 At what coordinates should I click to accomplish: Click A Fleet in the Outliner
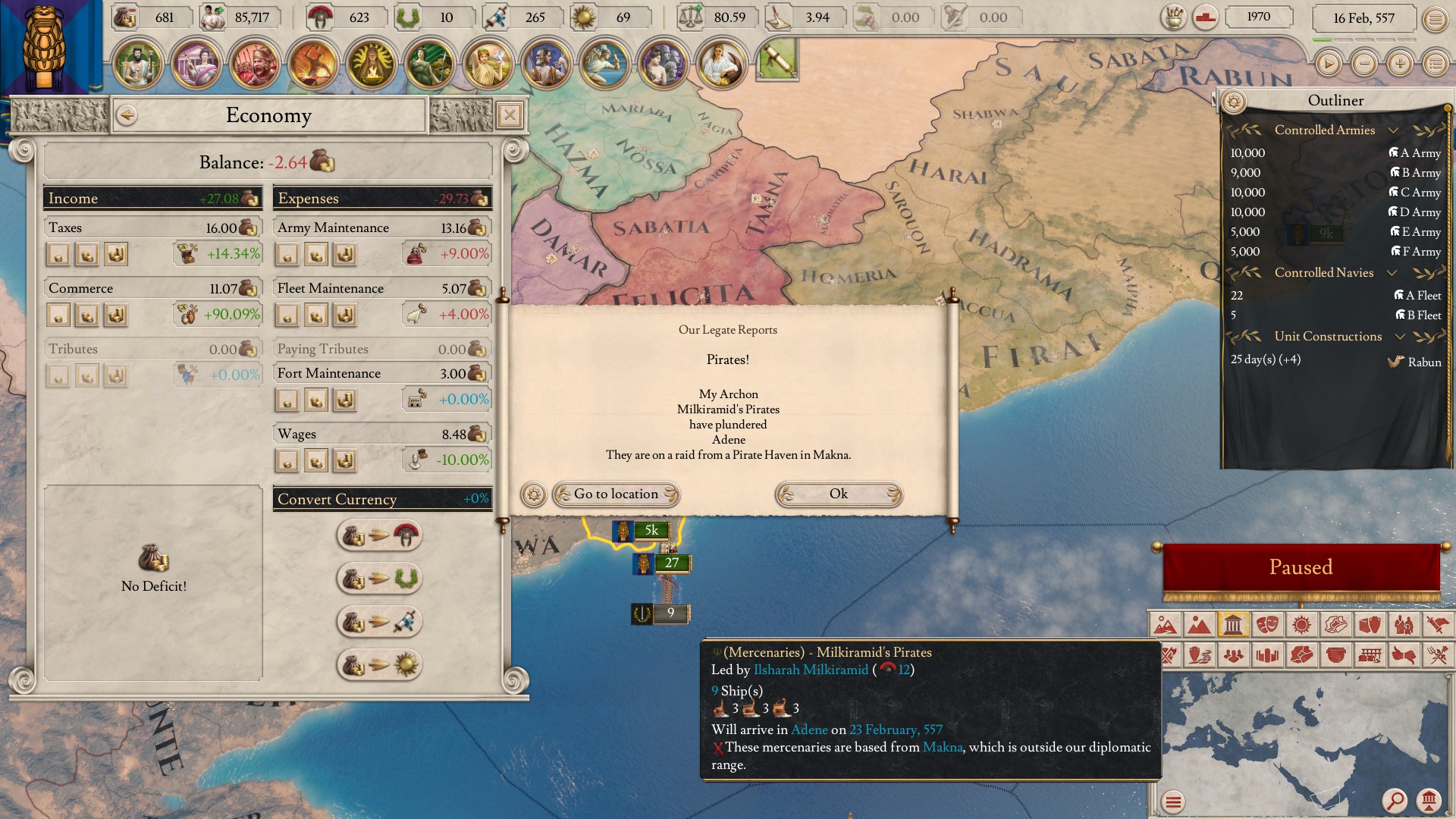point(1421,295)
